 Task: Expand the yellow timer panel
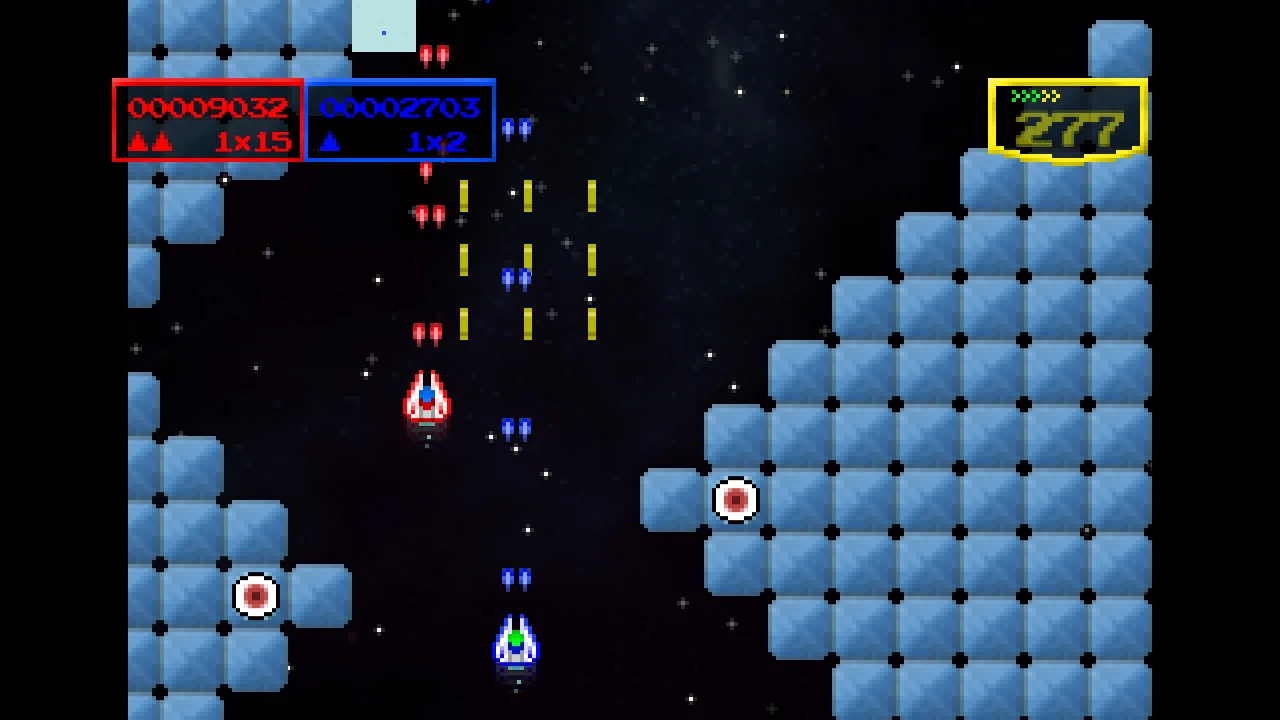tap(1066, 119)
